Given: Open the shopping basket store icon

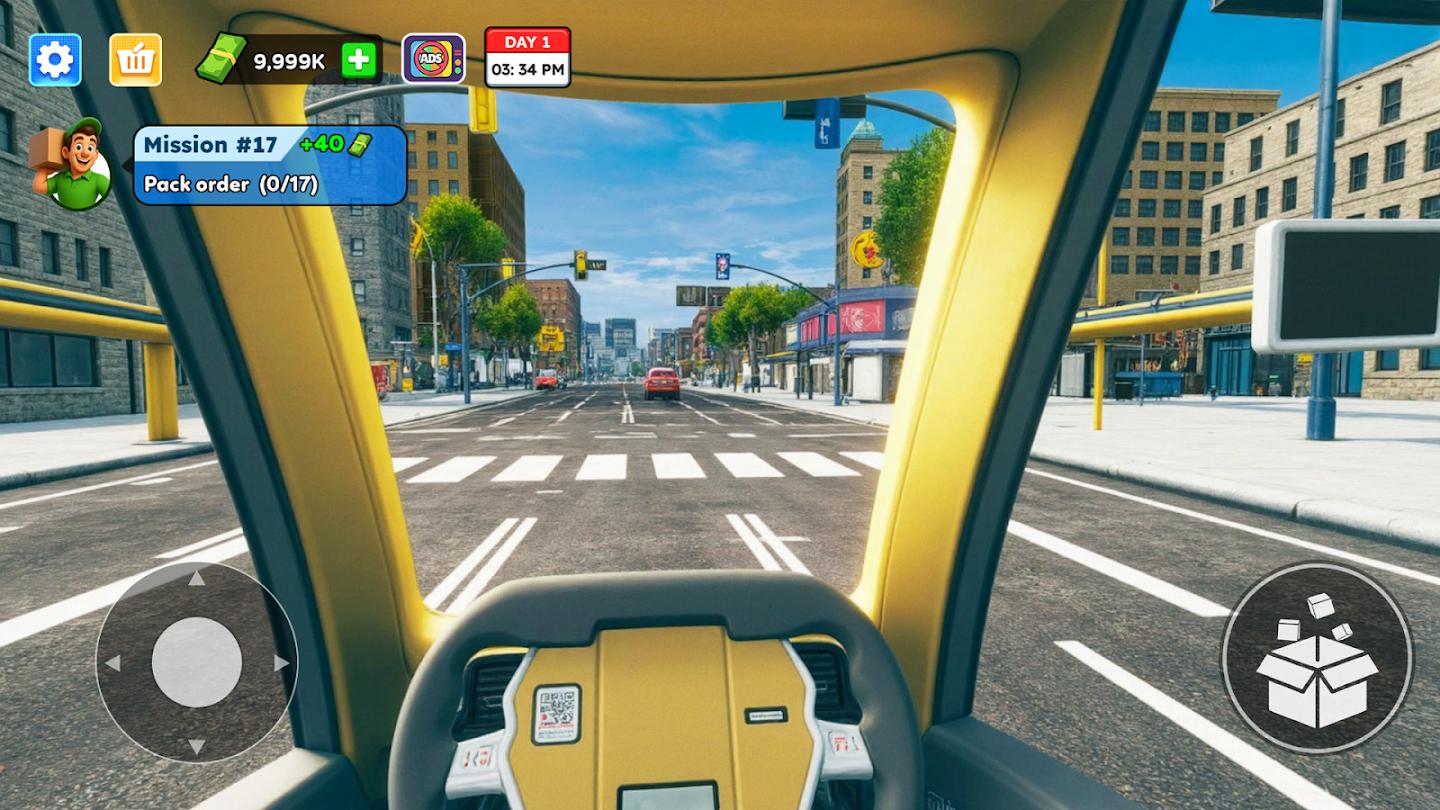Looking at the screenshot, I should (135, 58).
